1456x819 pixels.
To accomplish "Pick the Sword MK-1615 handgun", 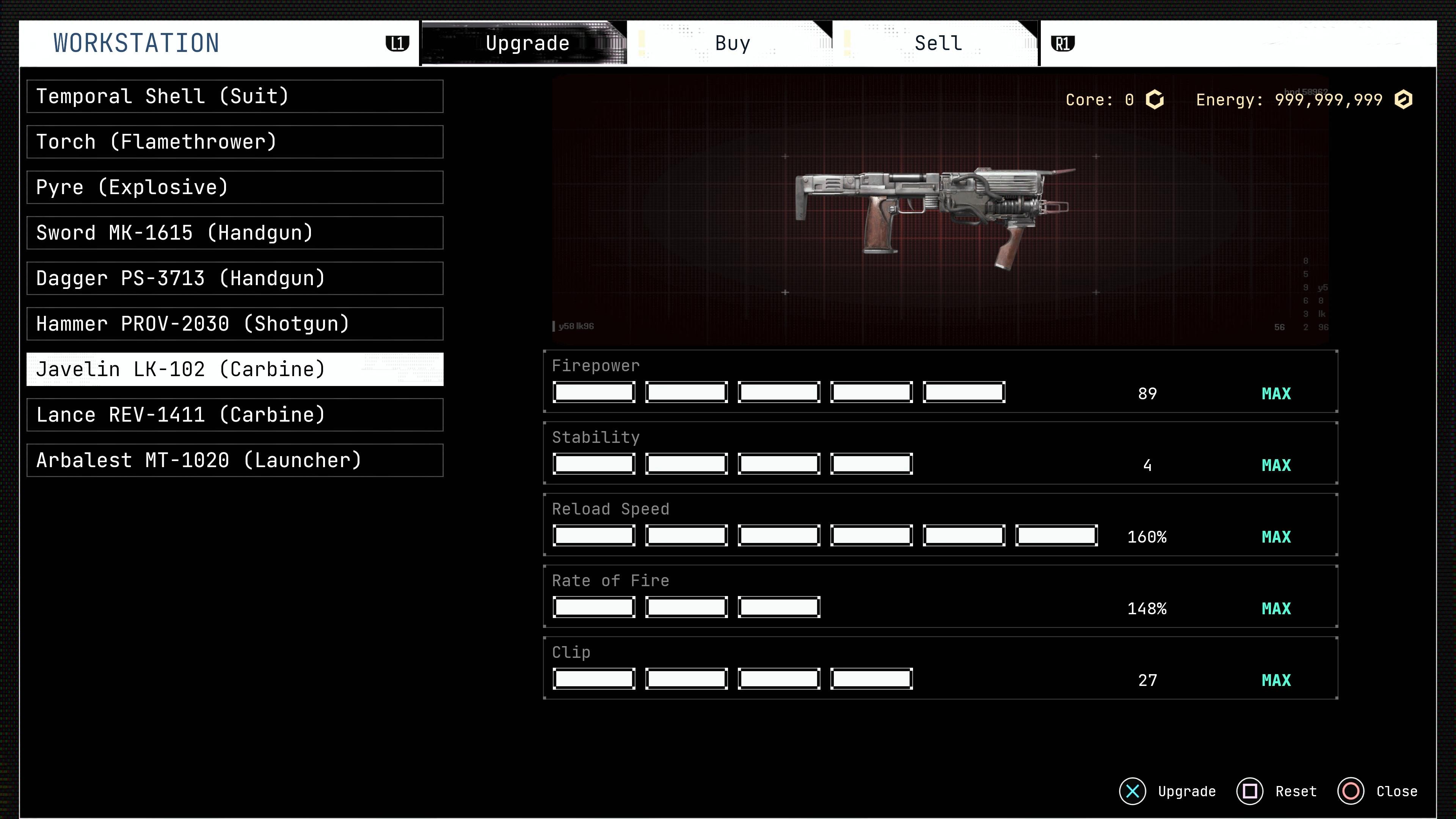I will [x=235, y=233].
